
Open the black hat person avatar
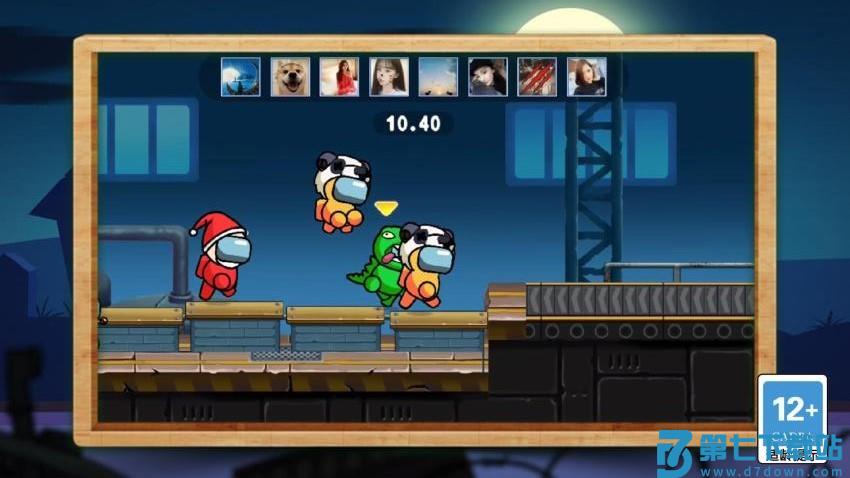click(x=488, y=77)
